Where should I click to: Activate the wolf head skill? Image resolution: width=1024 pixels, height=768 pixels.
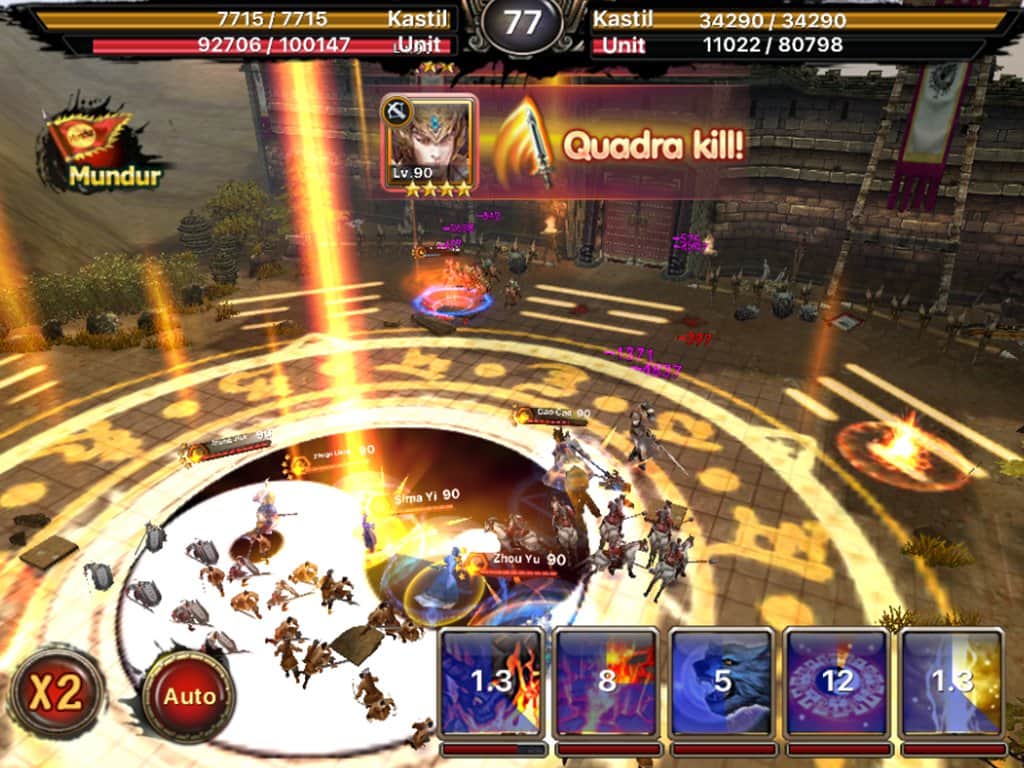pyautogui.click(x=722, y=682)
